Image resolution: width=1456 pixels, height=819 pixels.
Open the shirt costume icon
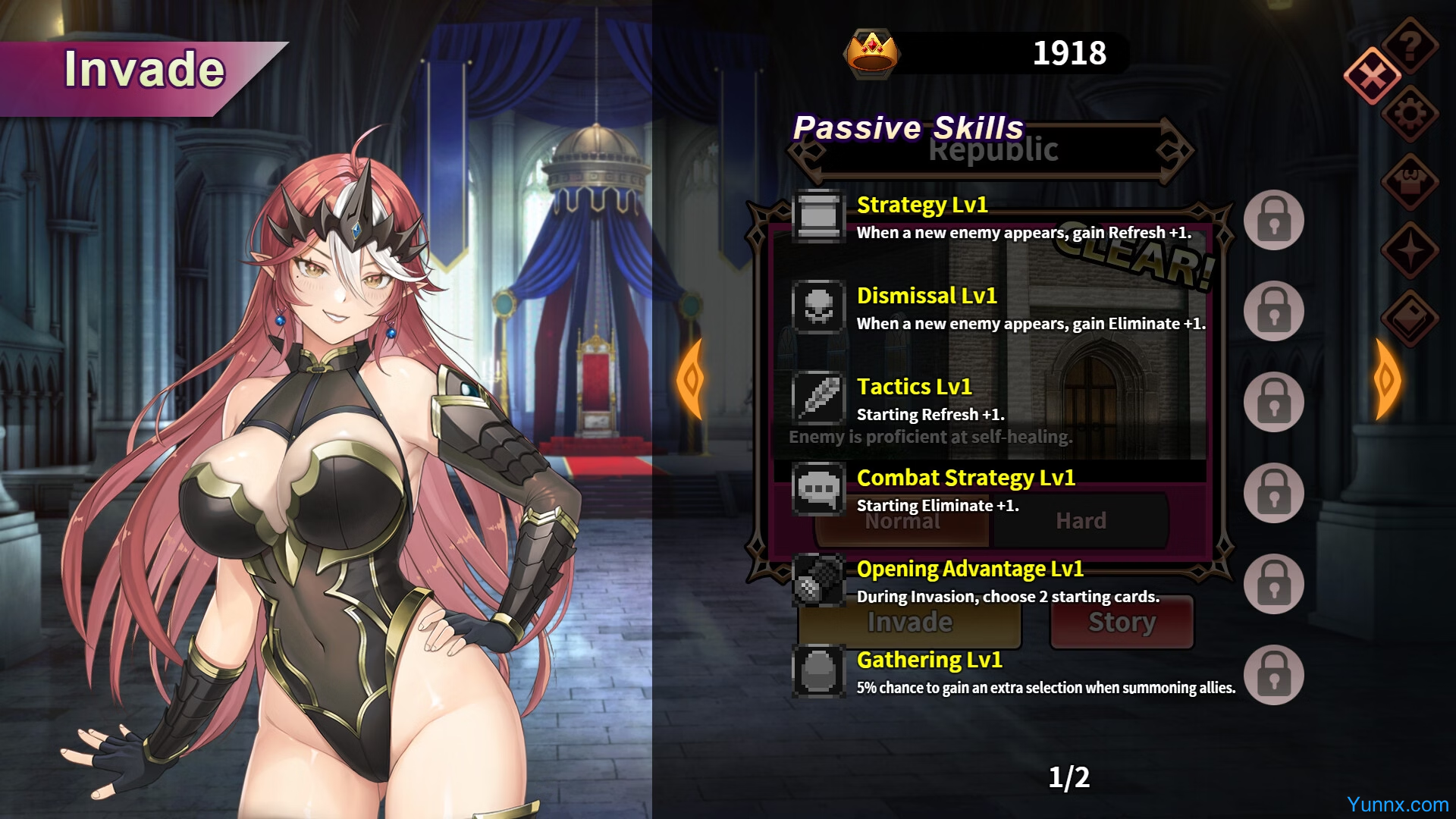(1410, 182)
